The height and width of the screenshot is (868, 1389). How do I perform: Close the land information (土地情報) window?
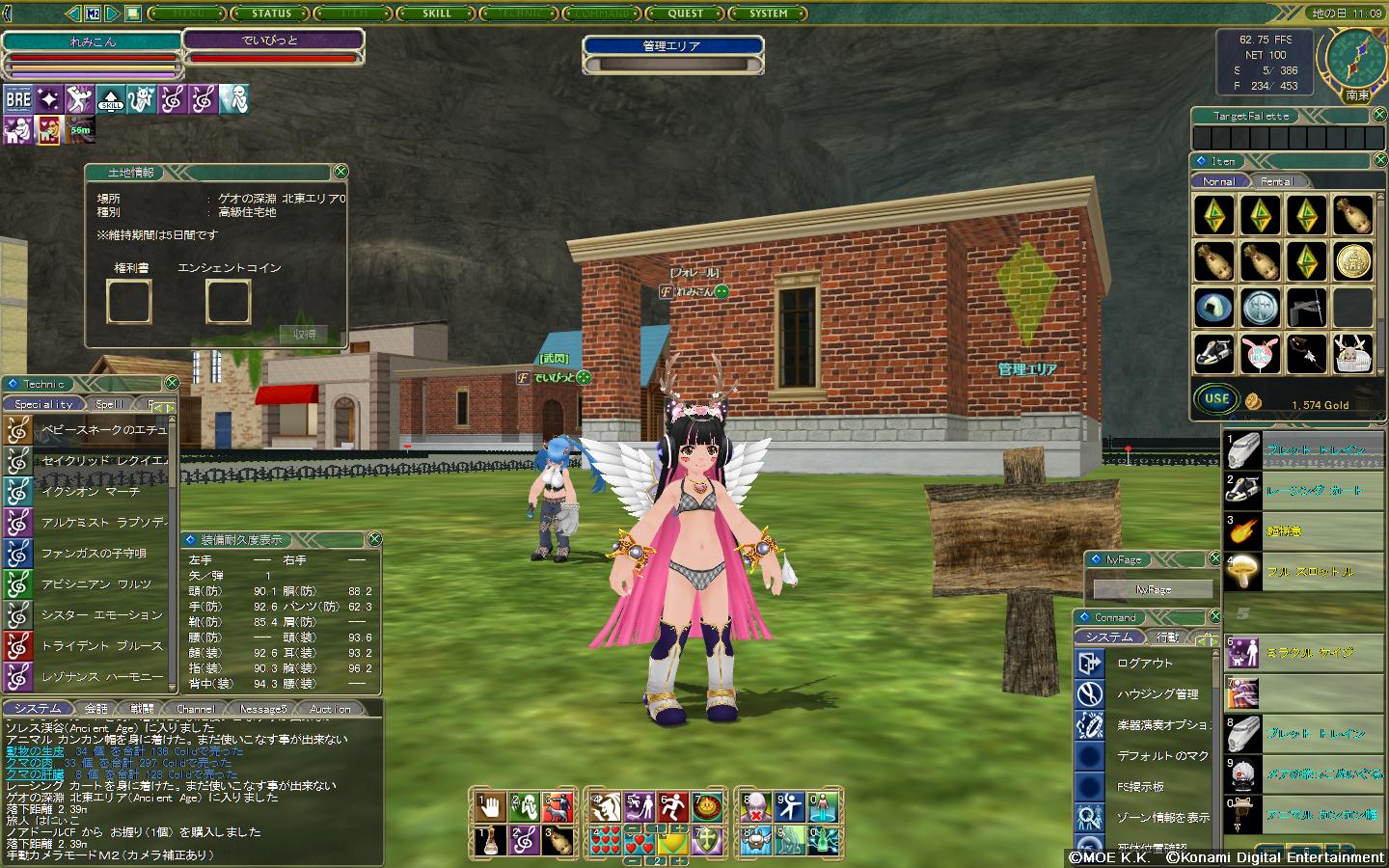(x=340, y=172)
